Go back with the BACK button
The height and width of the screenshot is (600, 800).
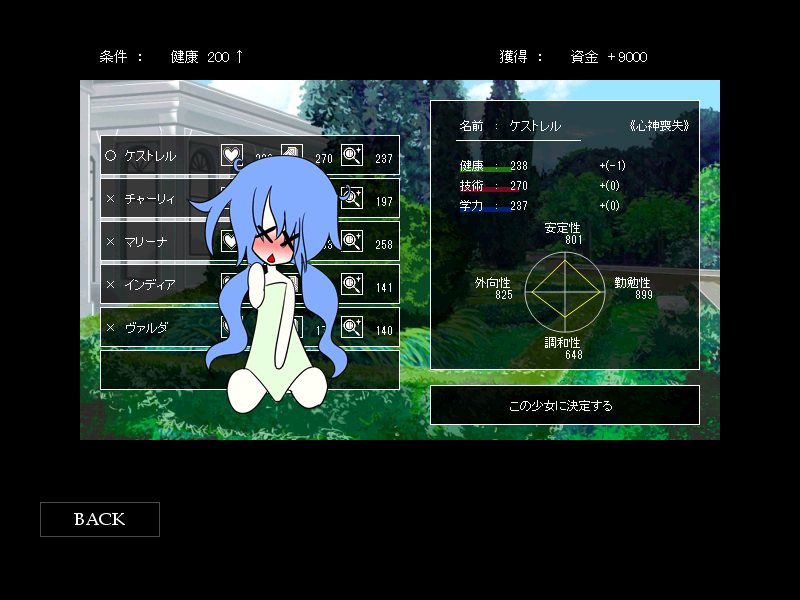pos(99,519)
